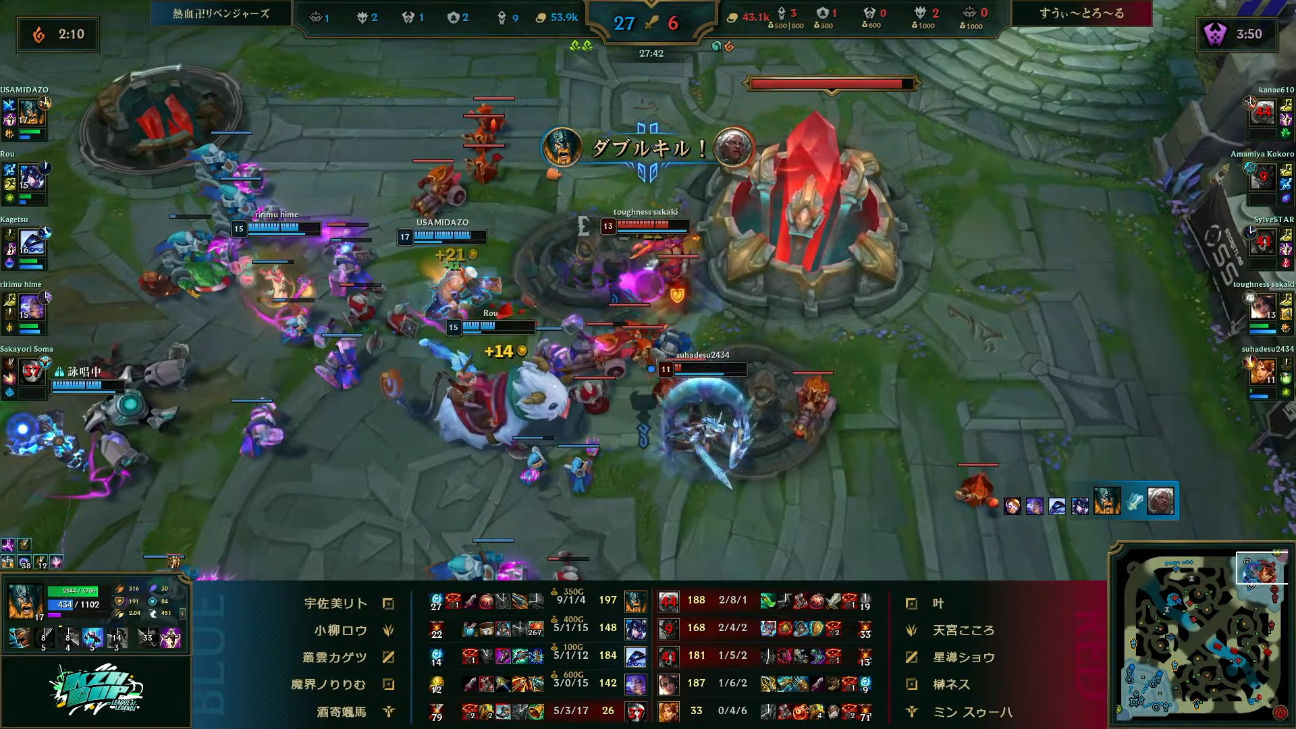1296x729 pixels.
Task: Select USAMIDAZO's champion portrait in left sidebar
Action: [x=31, y=110]
